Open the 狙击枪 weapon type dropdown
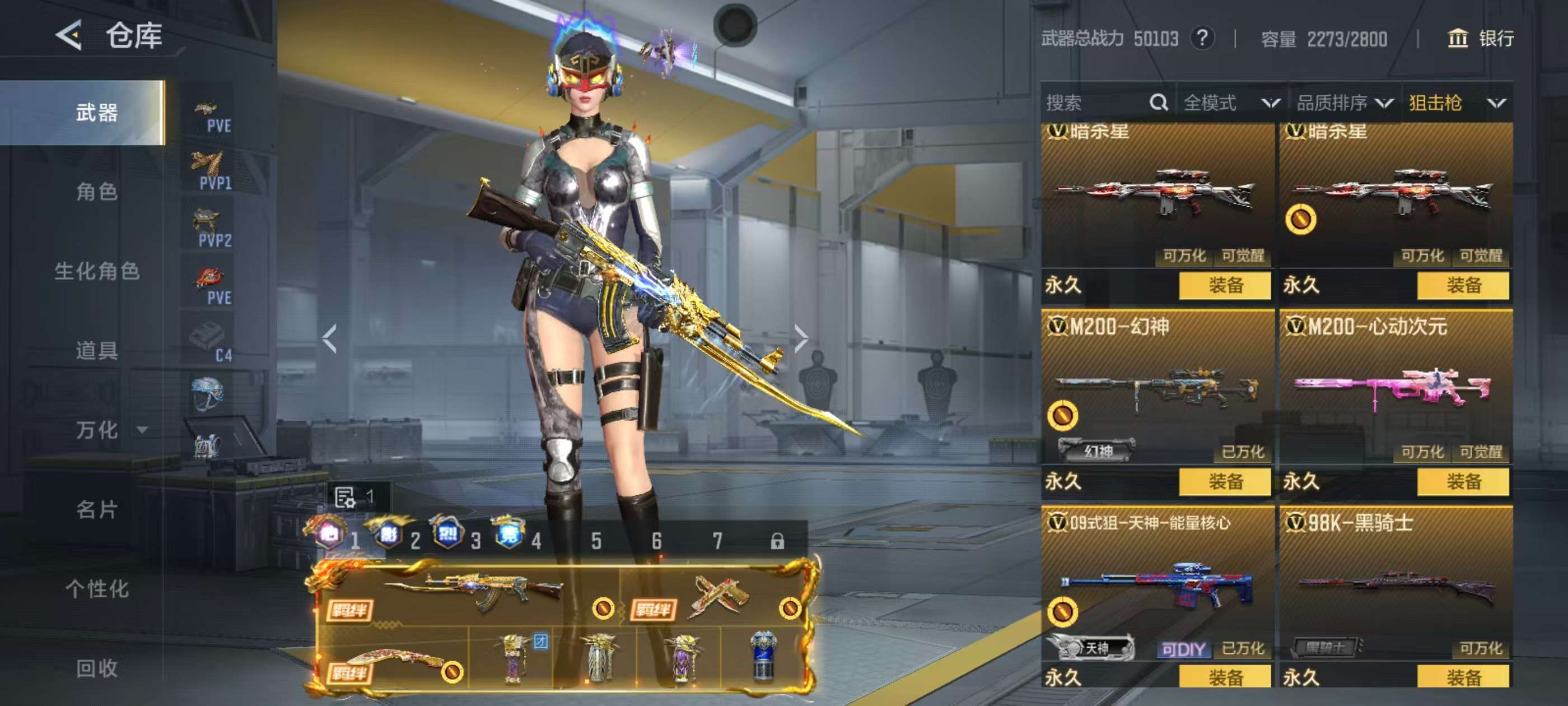Screen dimensions: 1568x706 1457,103
